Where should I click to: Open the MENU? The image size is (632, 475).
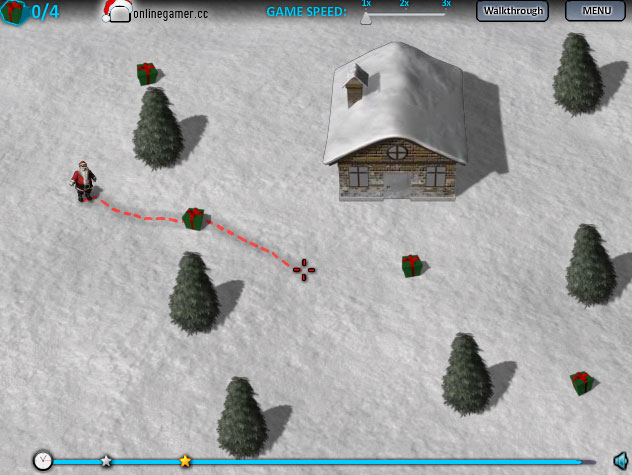coord(596,11)
